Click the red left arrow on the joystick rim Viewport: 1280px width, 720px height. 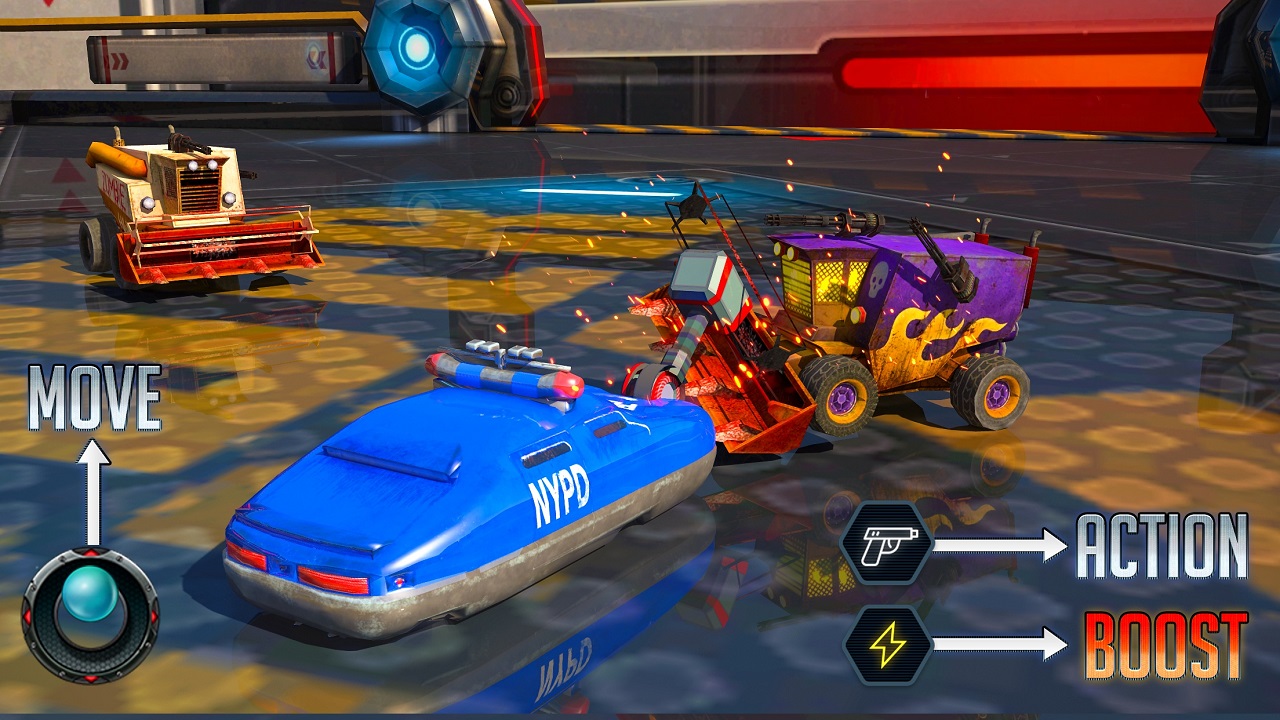[x=27, y=617]
